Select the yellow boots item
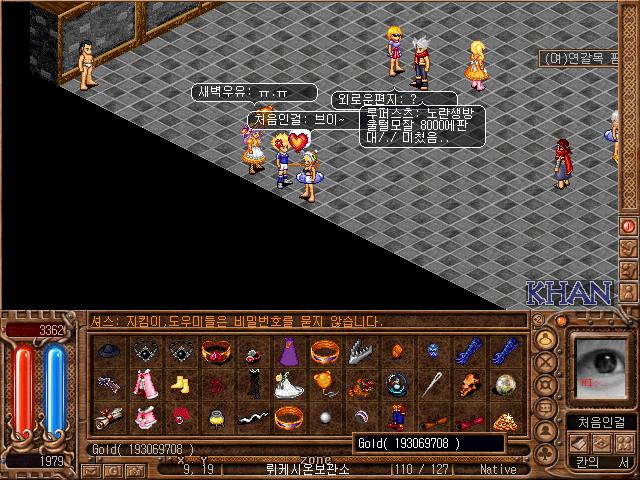This screenshot has height=480, width=640. click(x=180, y=384)
